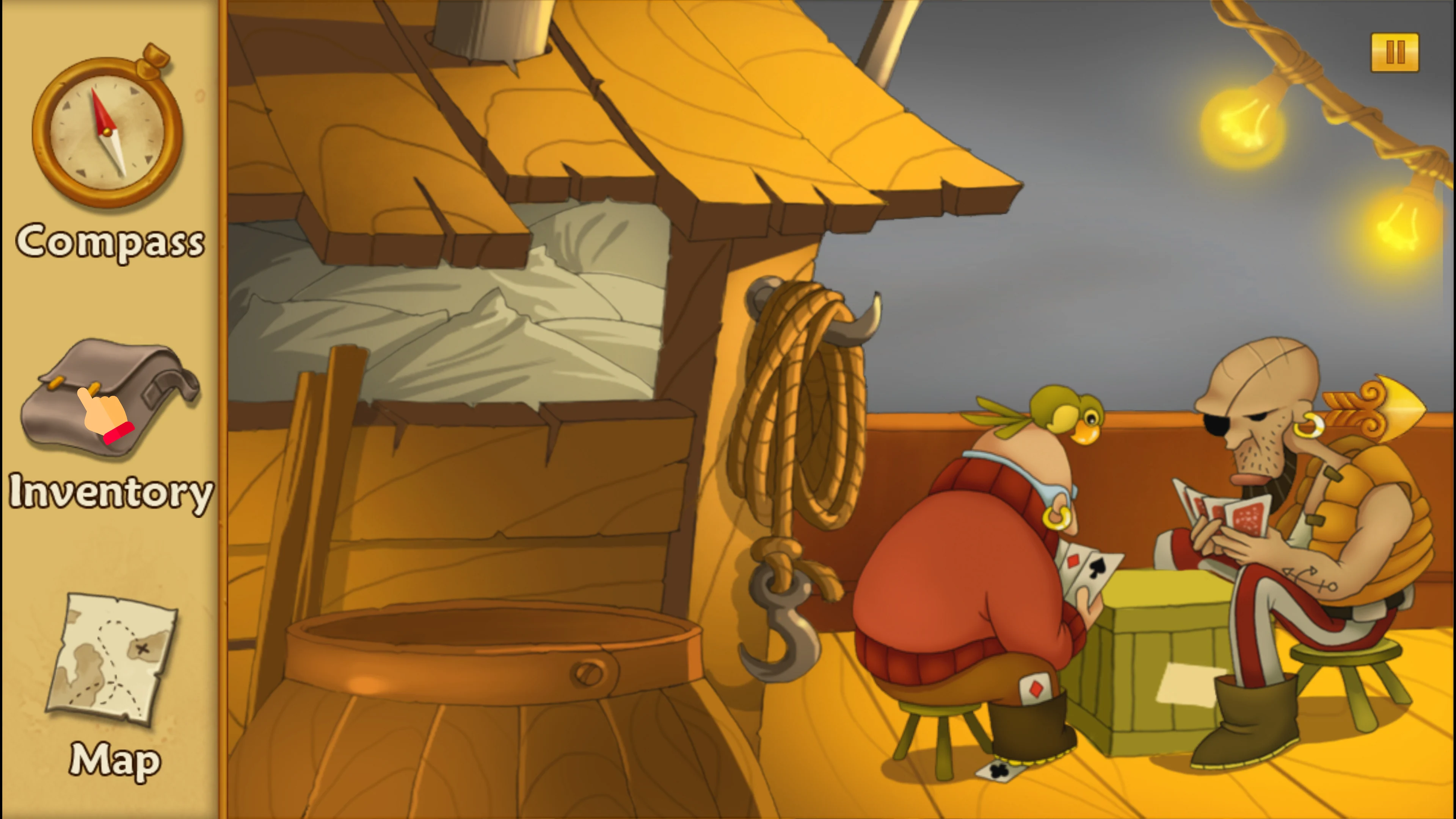
Task: Open the Compass in the sidebar
Action: 107,133
